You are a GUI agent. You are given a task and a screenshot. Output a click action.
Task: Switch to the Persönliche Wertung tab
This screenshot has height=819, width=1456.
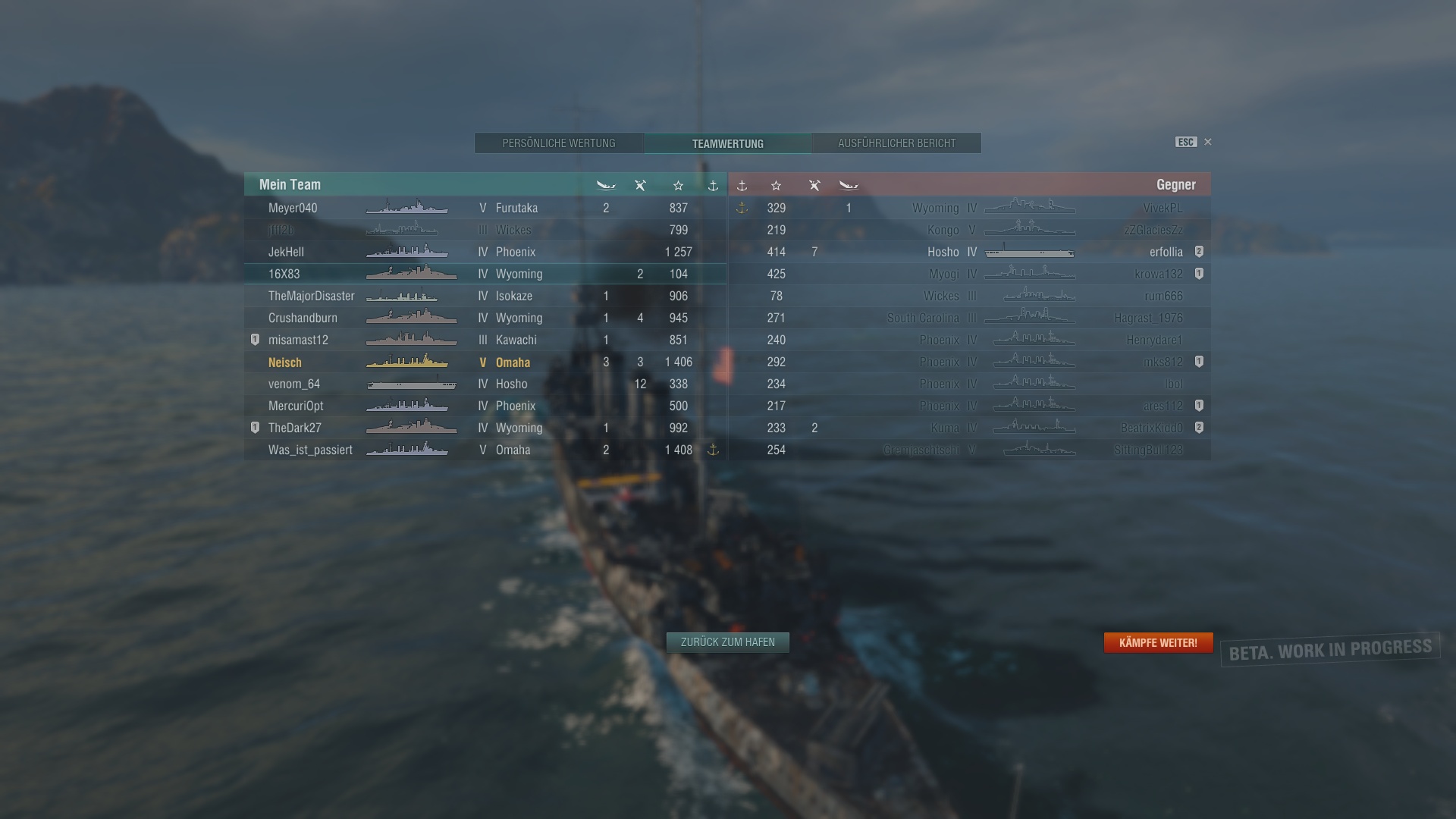coord(559,143)
